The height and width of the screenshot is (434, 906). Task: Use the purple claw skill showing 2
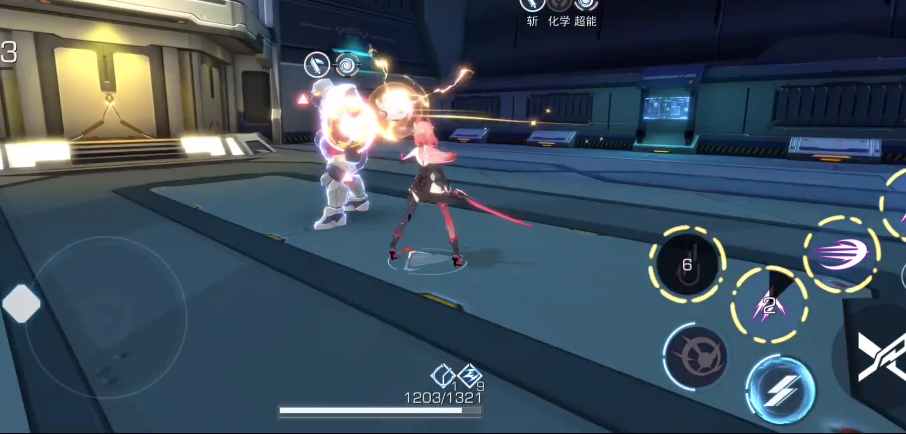[x=769, y=304]
